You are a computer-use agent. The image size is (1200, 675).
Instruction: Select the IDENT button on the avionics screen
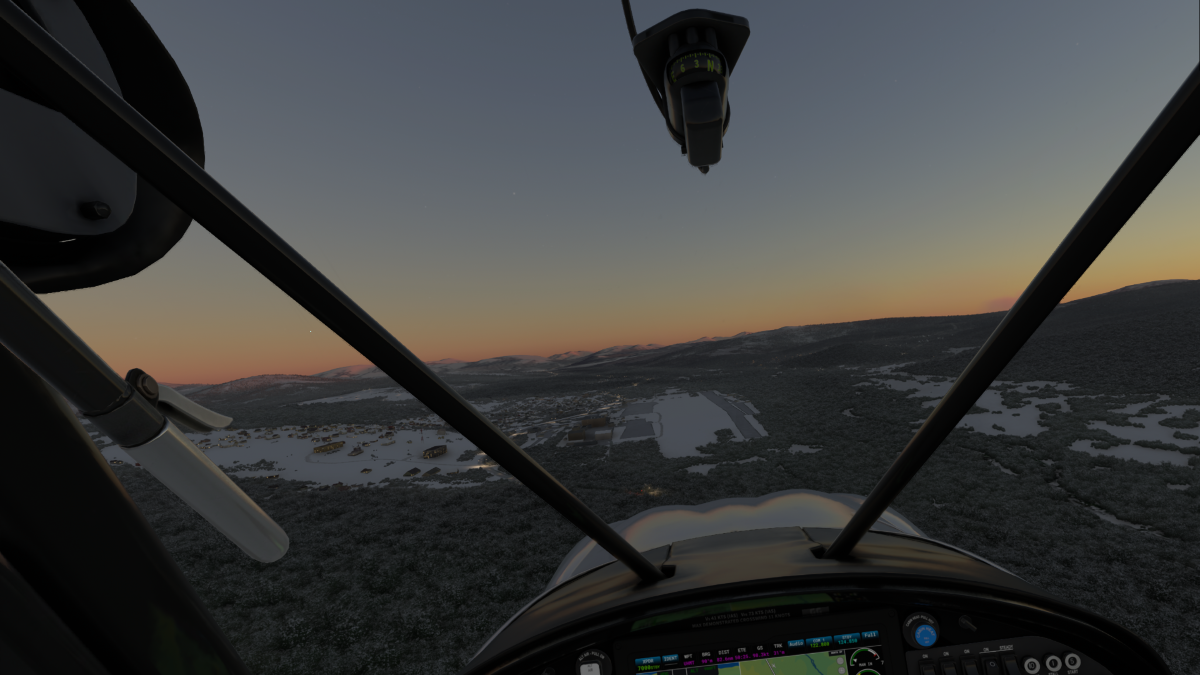coord(670,659)
